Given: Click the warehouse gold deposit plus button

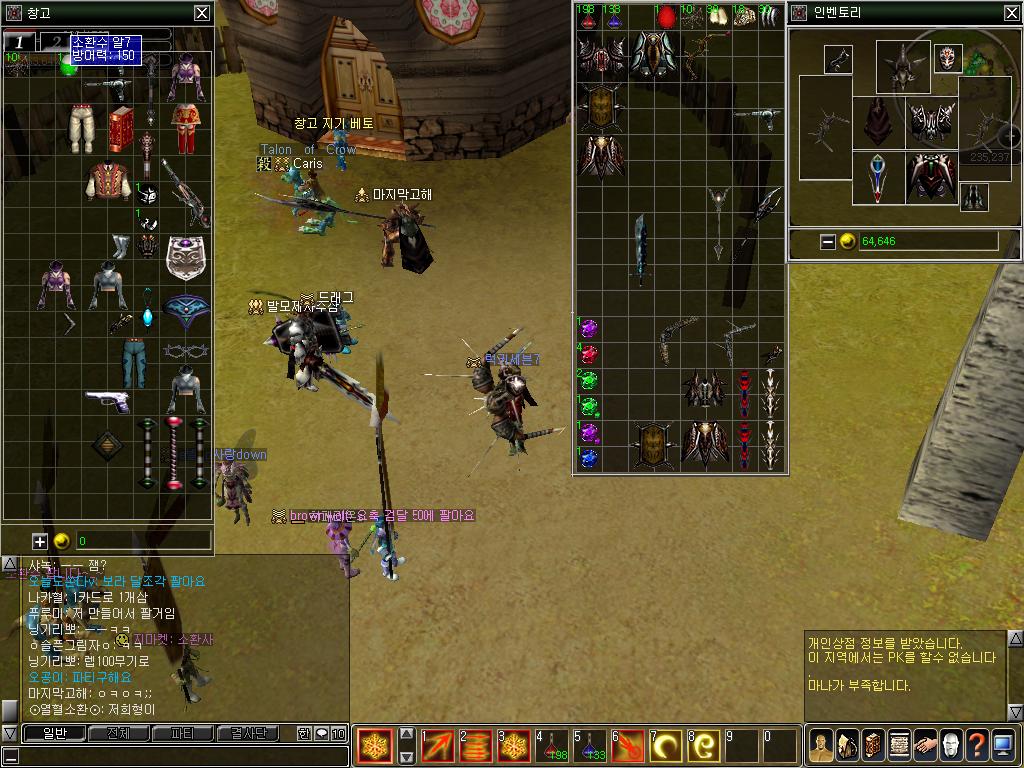Looking at the screenshot, I should [40, 541].
